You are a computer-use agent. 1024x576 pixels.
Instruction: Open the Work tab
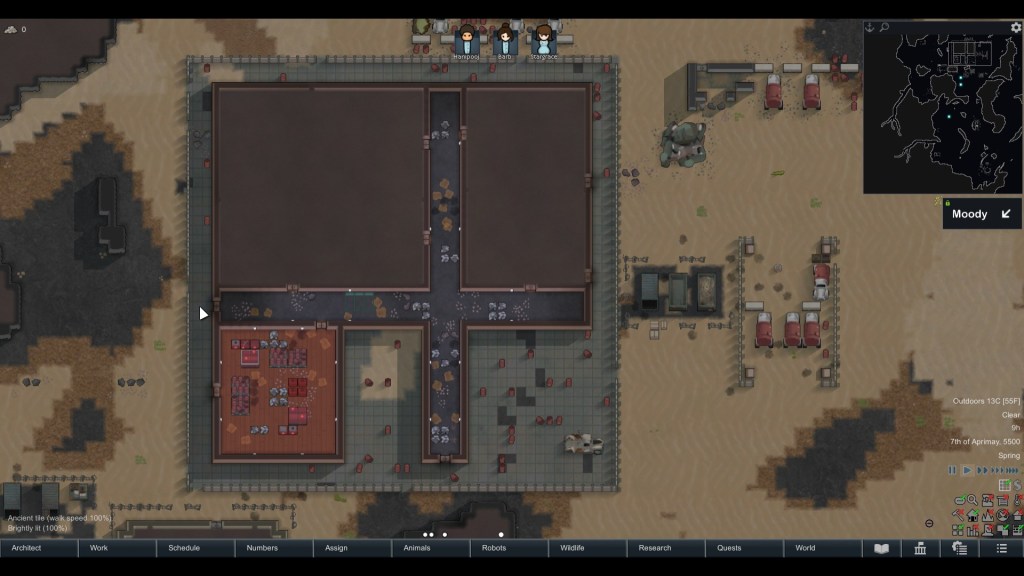coord(117,548)
